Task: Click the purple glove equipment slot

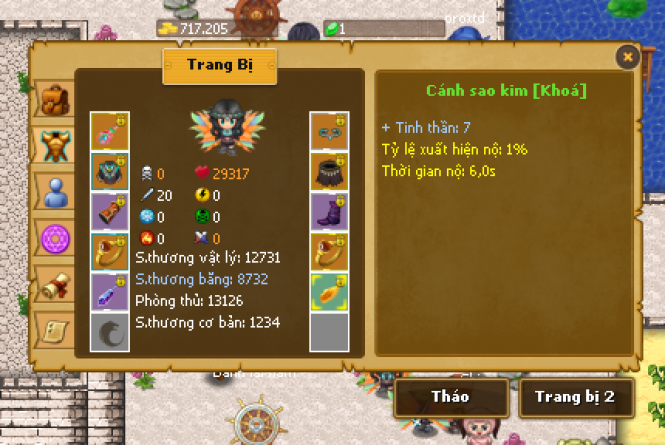Action: [109, 211]
